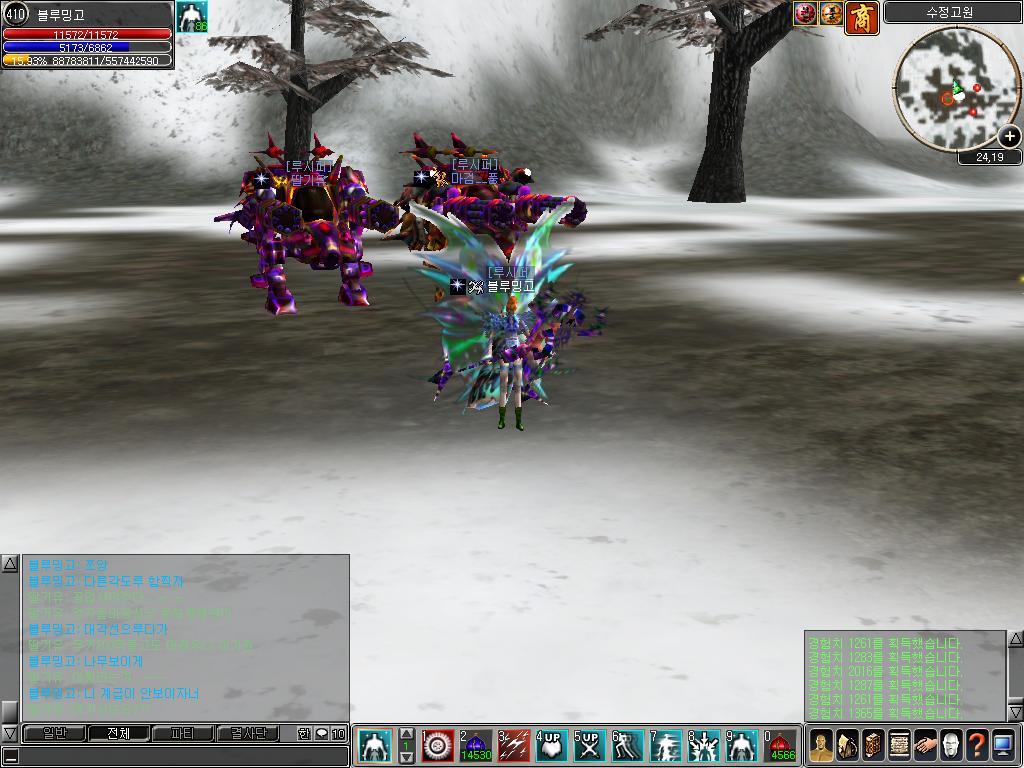Use the blue potion in slot 2
The width and height of the screenshot is (1024, 768).
[x=476, y=746]
